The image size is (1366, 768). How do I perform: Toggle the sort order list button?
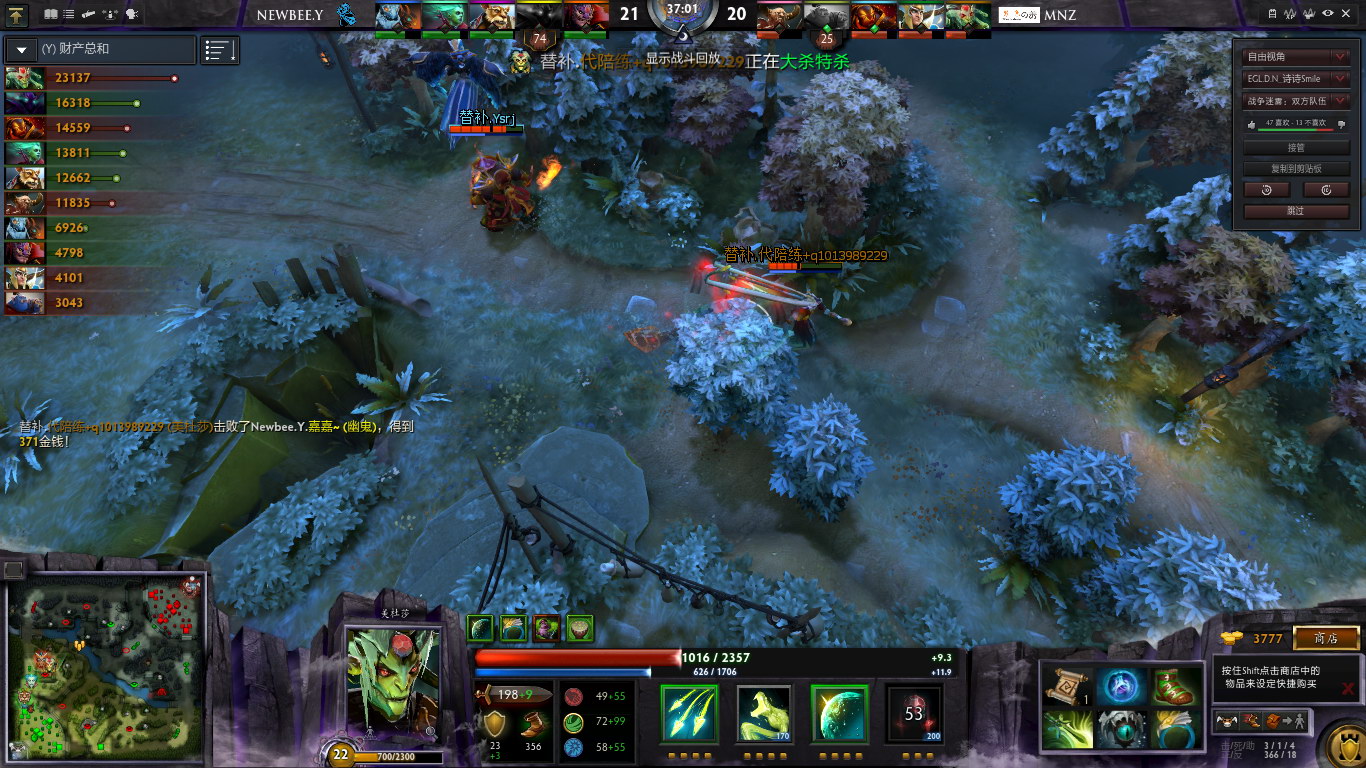click(x=220, y=49)
